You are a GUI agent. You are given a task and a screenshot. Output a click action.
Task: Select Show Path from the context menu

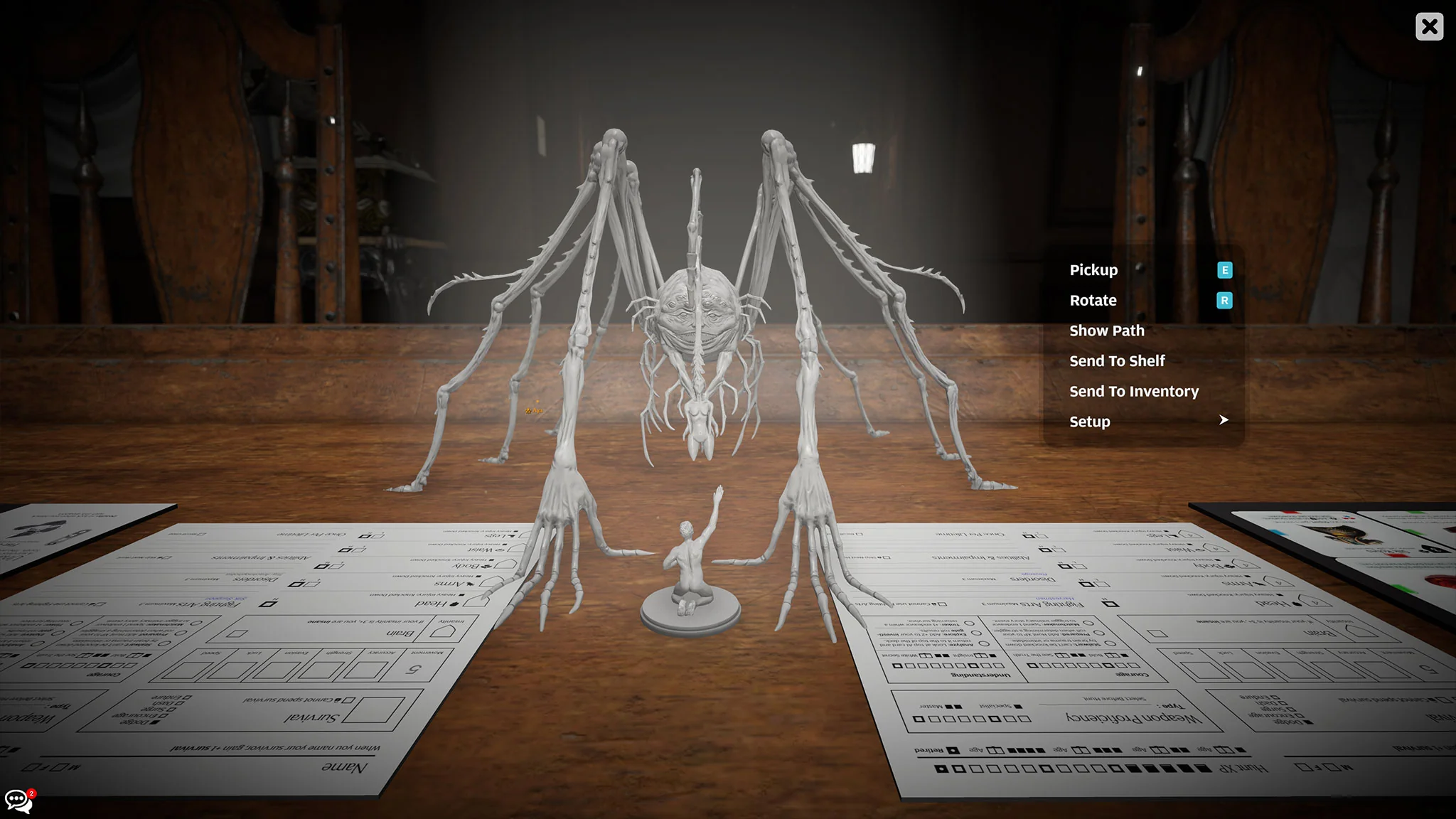pyautogui.click(x=1106, y=330)
